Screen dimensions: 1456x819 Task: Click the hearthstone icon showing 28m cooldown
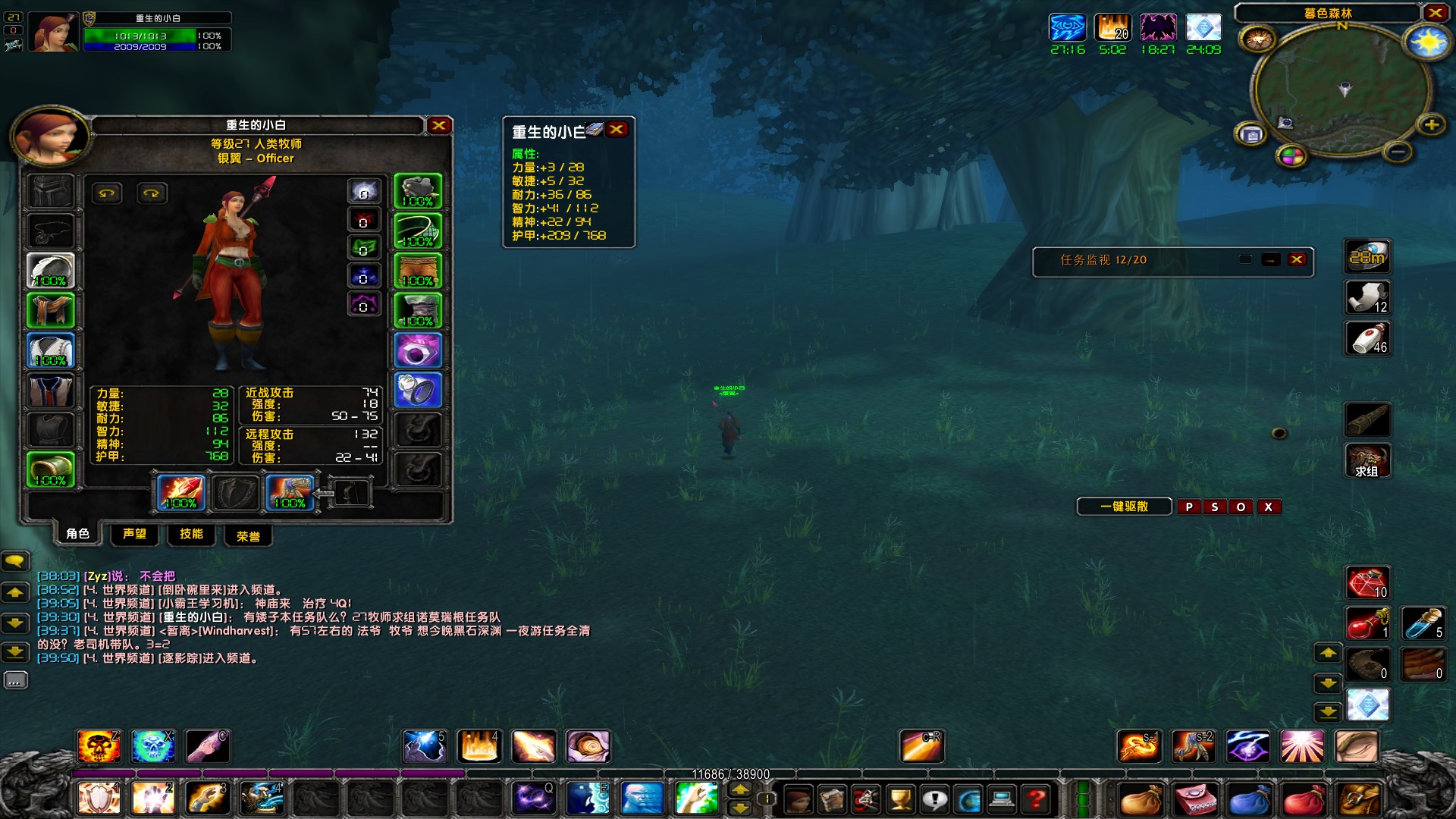point(1367,256)
